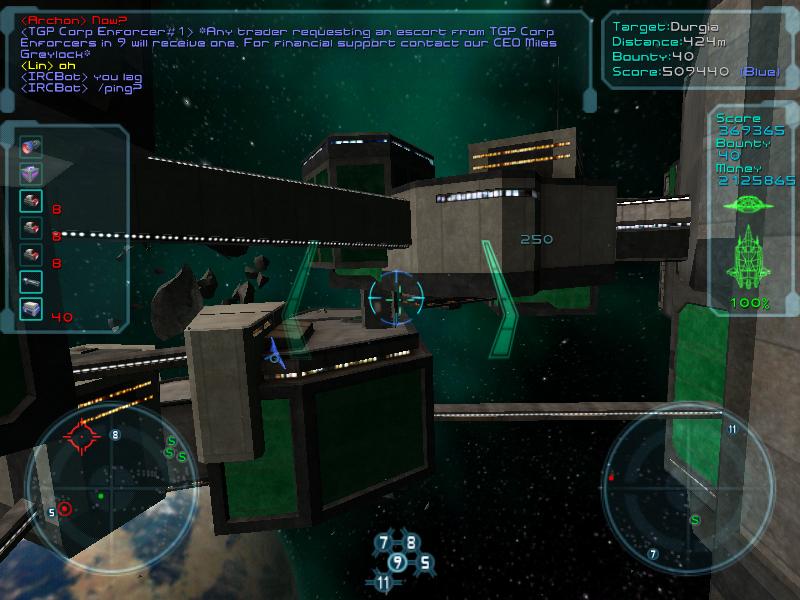
Task: Select the purple crate equipment slot
Action: [31, 174]
